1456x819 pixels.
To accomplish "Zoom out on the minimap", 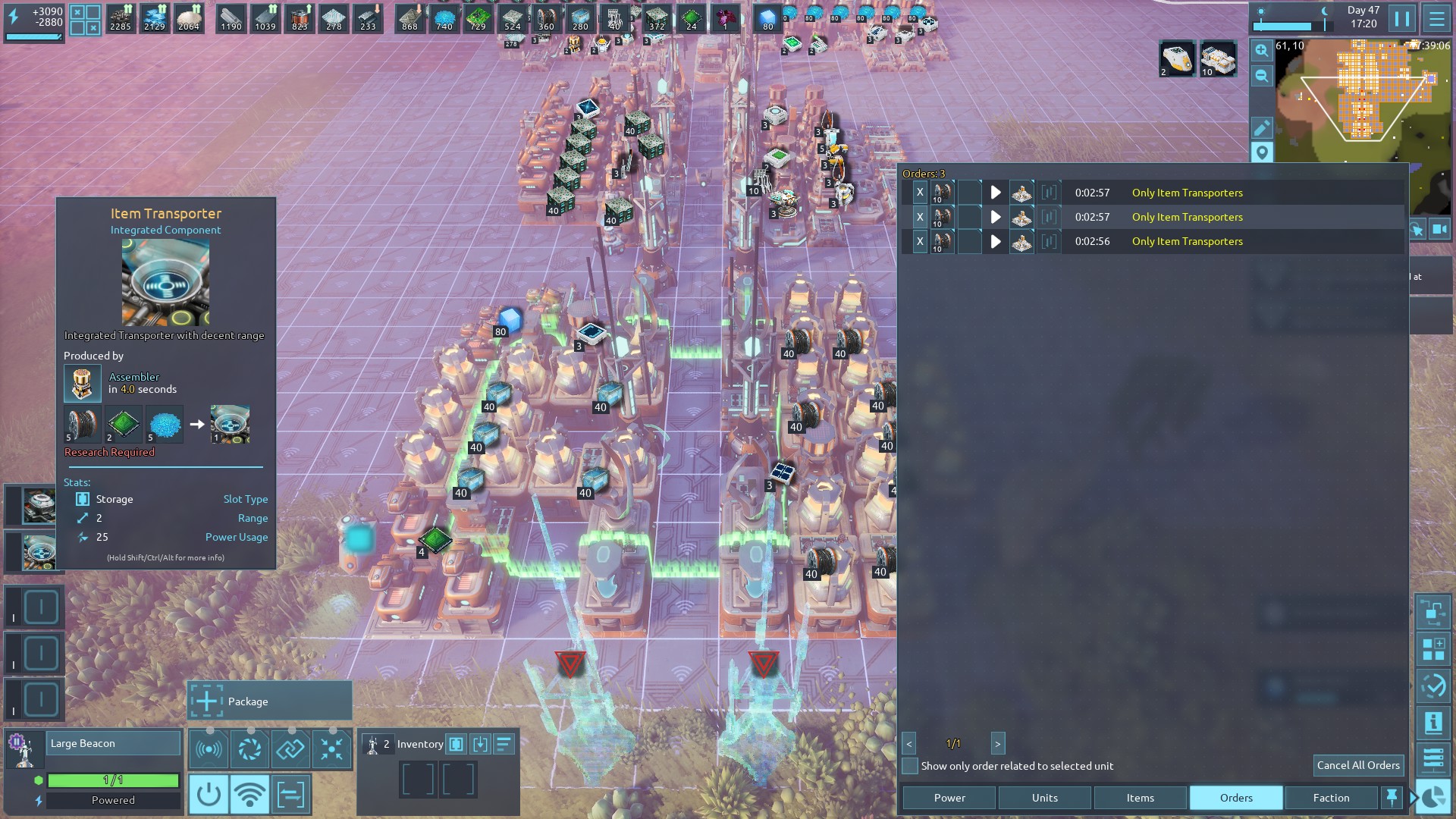I will click(1261, 76).
